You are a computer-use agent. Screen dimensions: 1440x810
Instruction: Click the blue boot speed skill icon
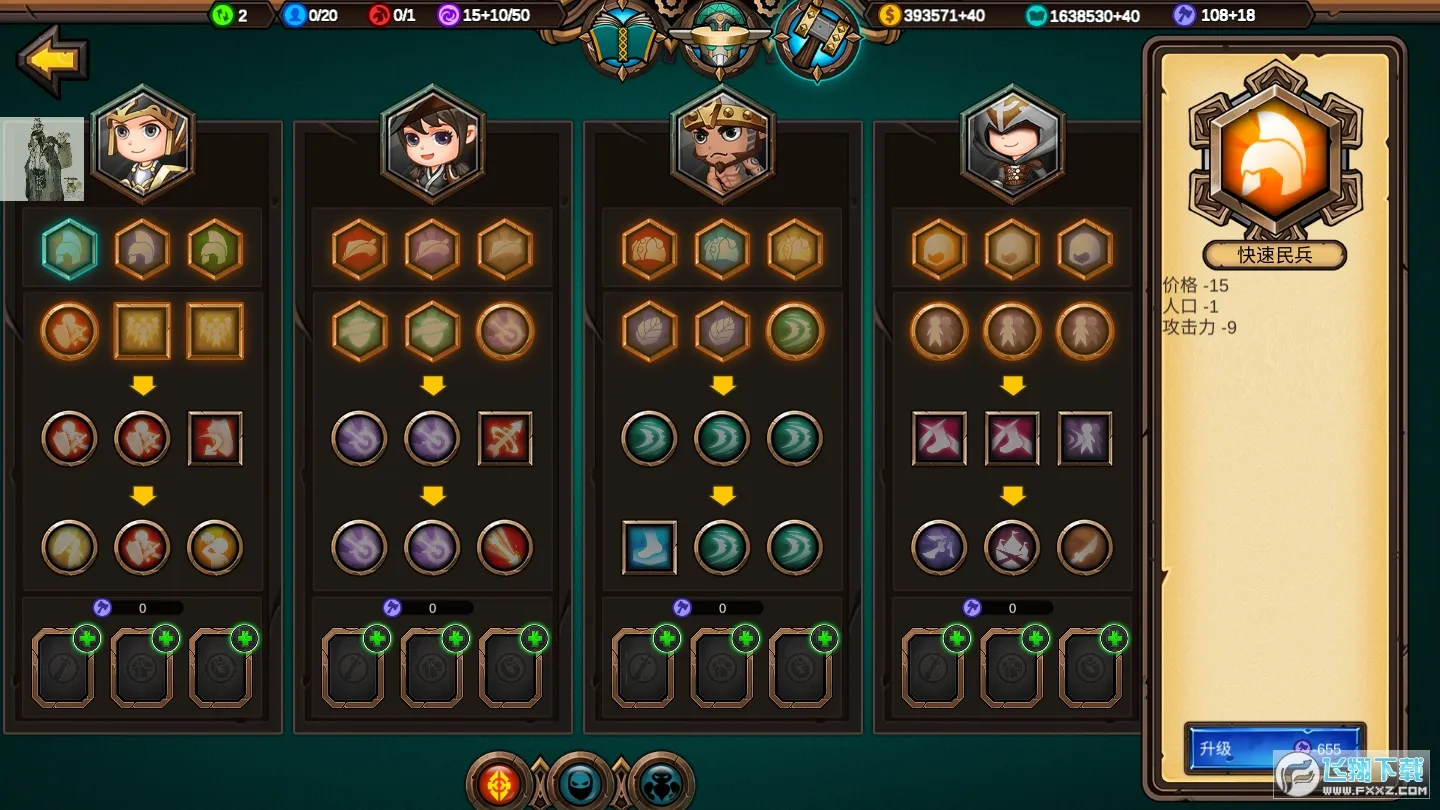tap(649, 548)
